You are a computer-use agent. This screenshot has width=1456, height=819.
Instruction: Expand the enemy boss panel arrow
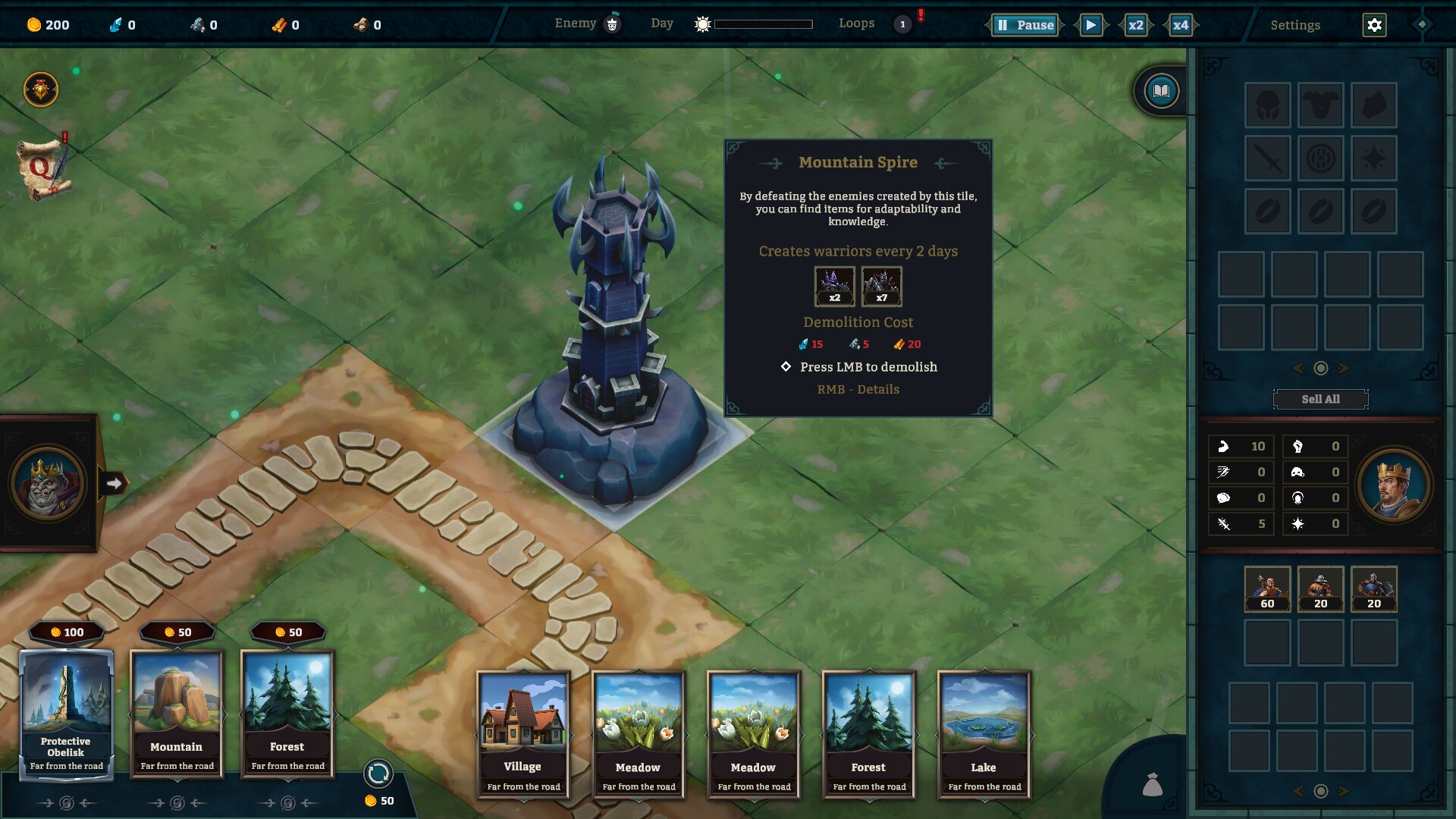click(114, 483)
